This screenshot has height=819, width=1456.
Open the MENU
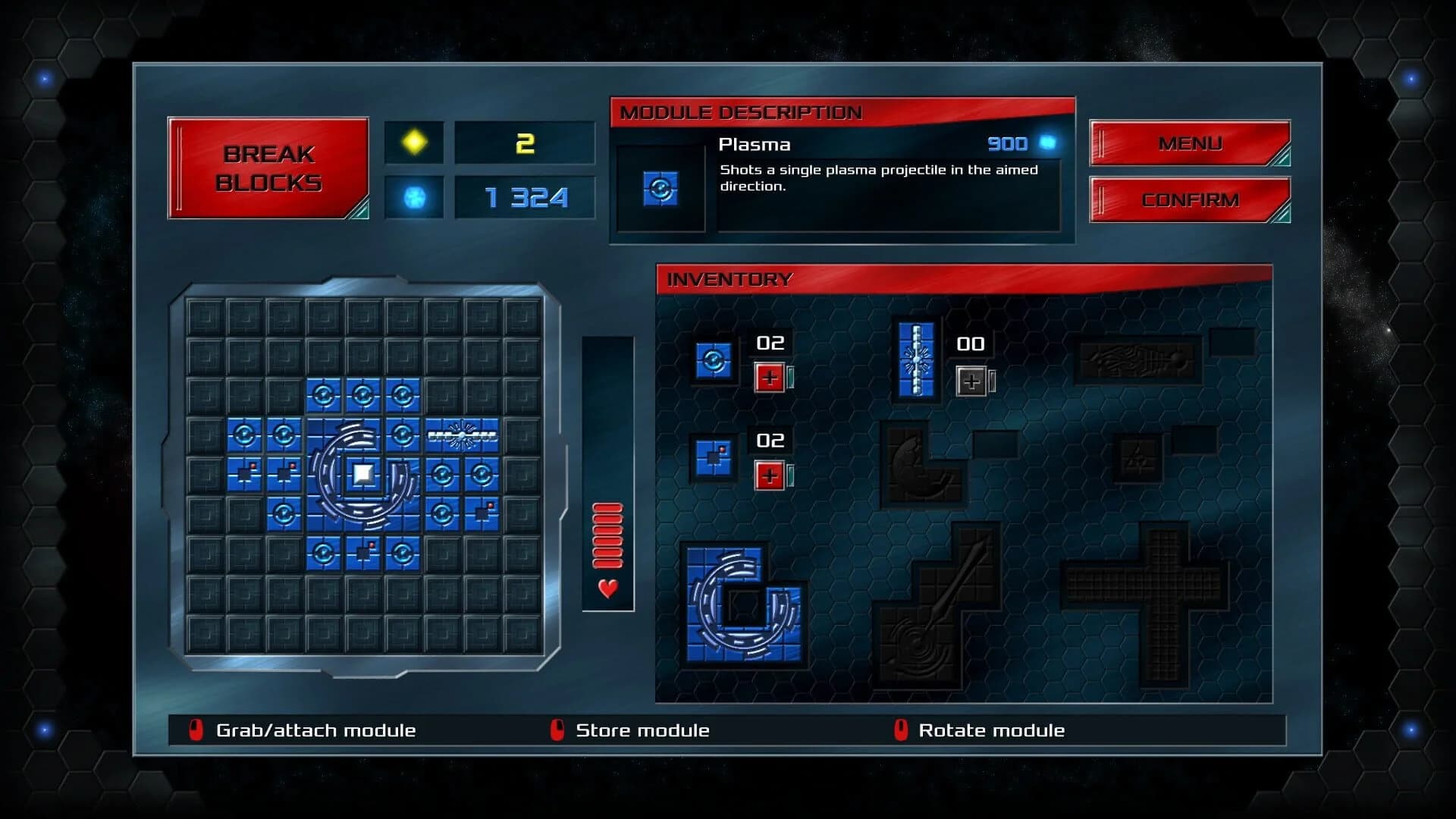point(1188,143)
